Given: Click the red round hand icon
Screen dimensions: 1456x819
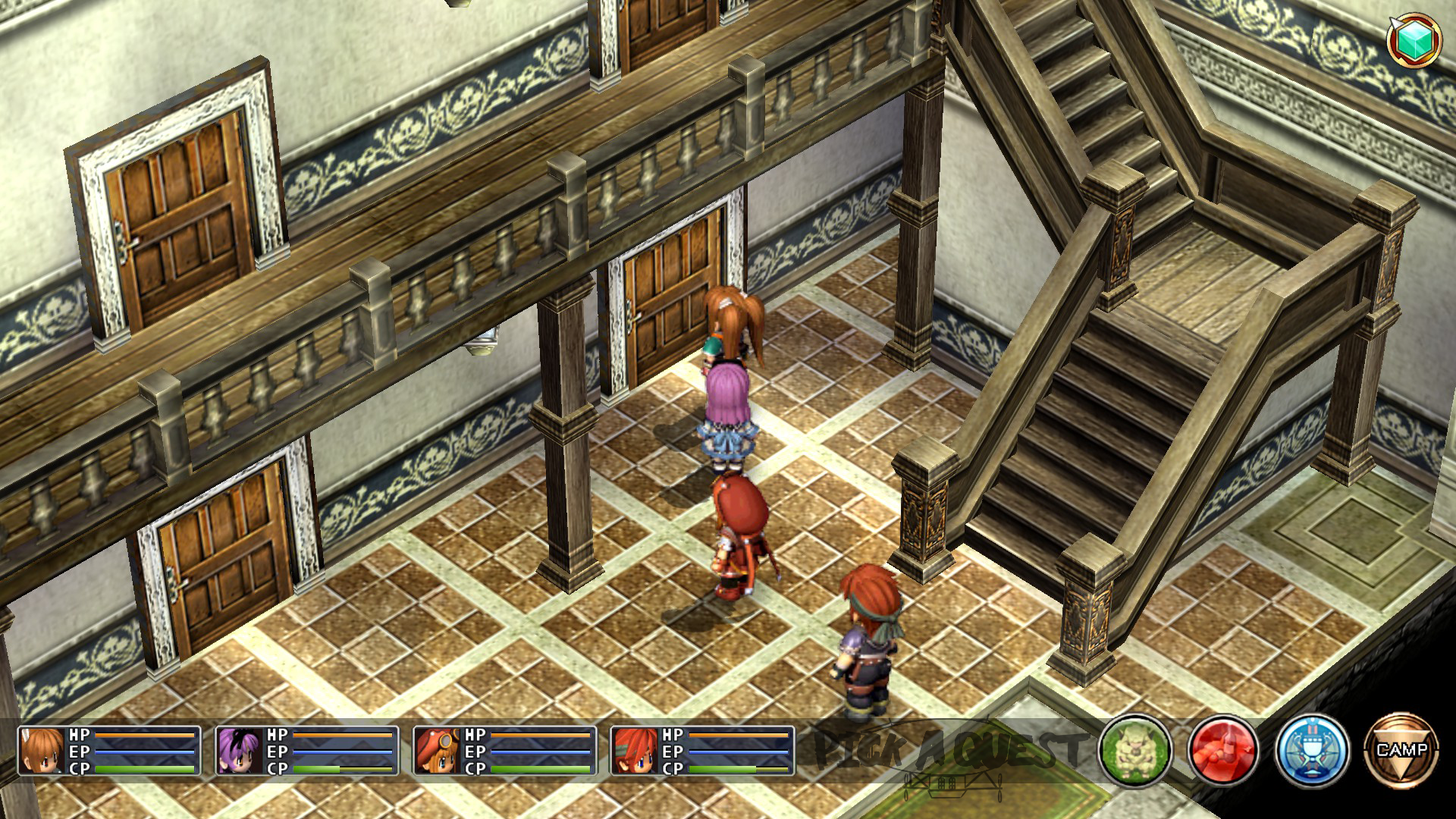Looking at the screenshot, I should point(1223,751).
